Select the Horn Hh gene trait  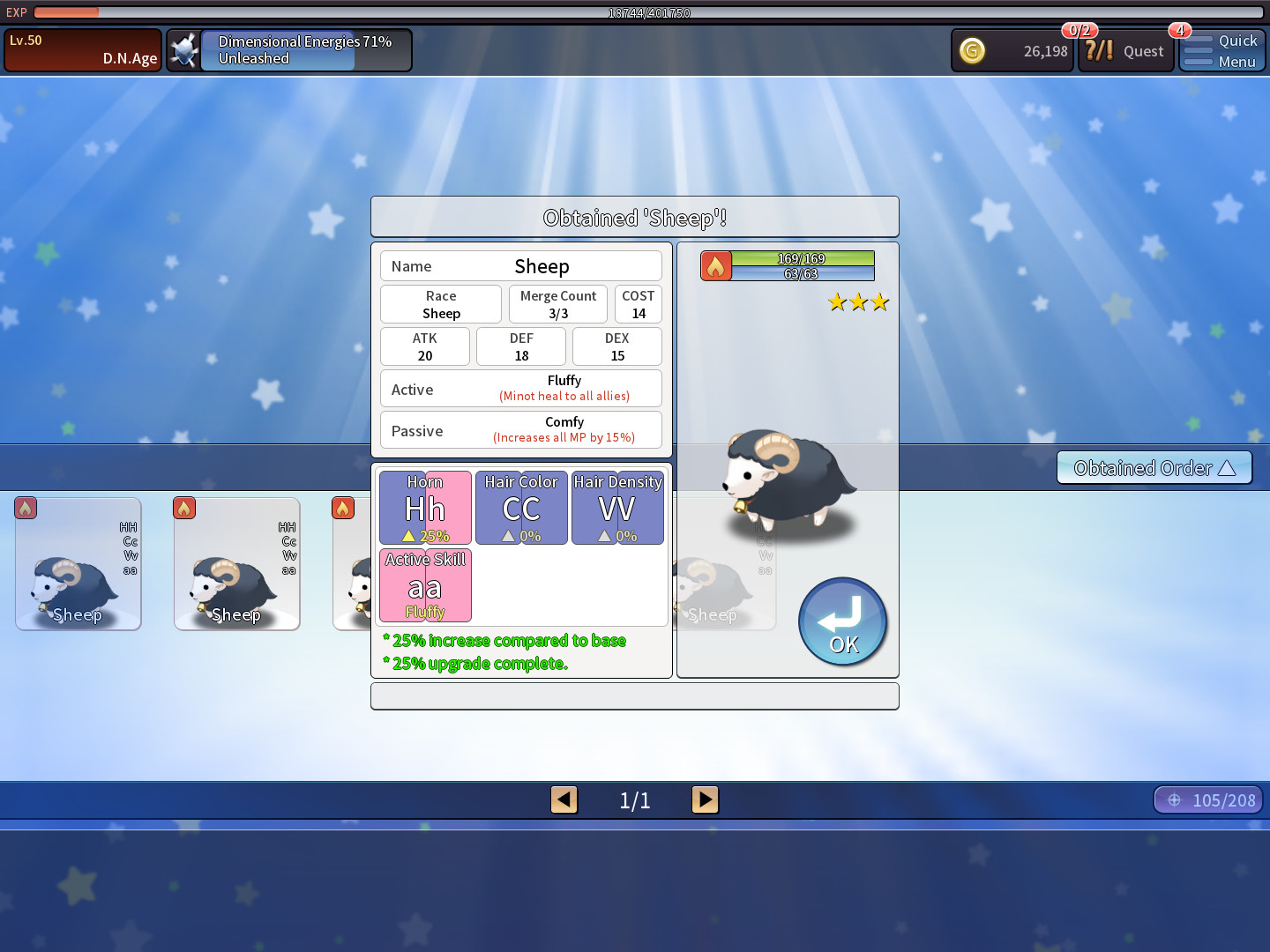425,508
